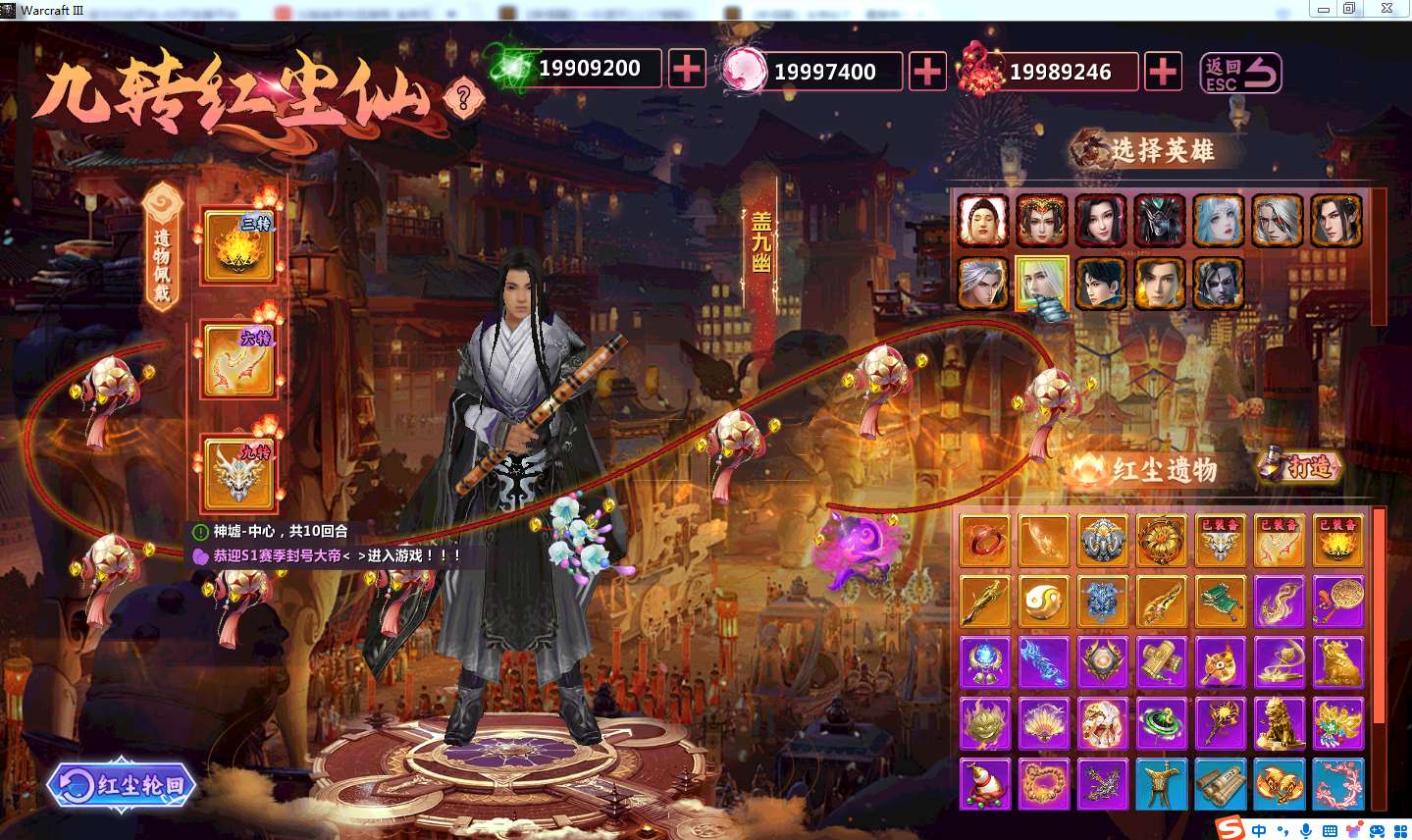
Task: Click the 返回 ESC back button
Action: [1241, 73]
